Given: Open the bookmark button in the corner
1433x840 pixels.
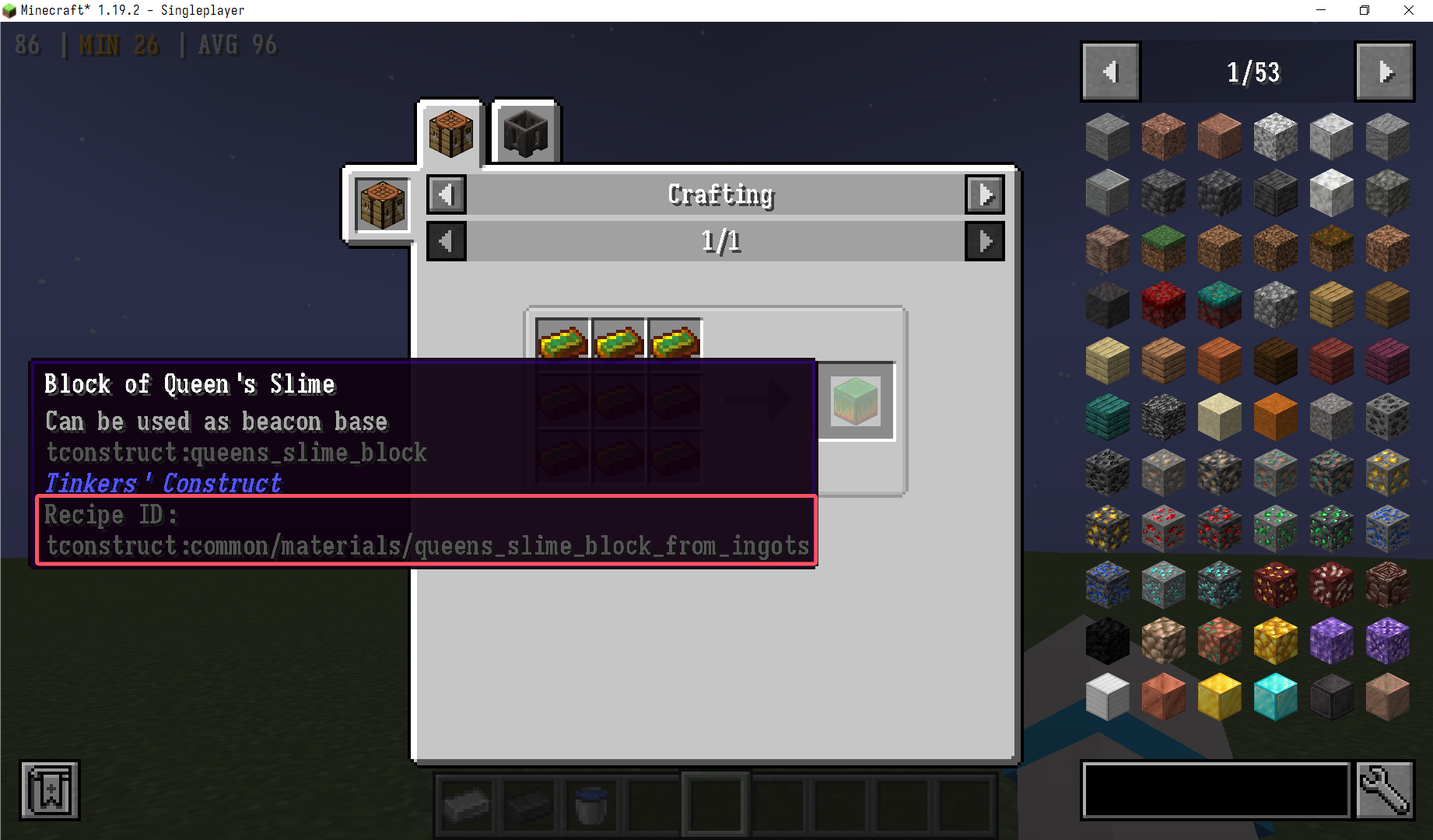Looking at the screenshot, I should pos(50,790).
